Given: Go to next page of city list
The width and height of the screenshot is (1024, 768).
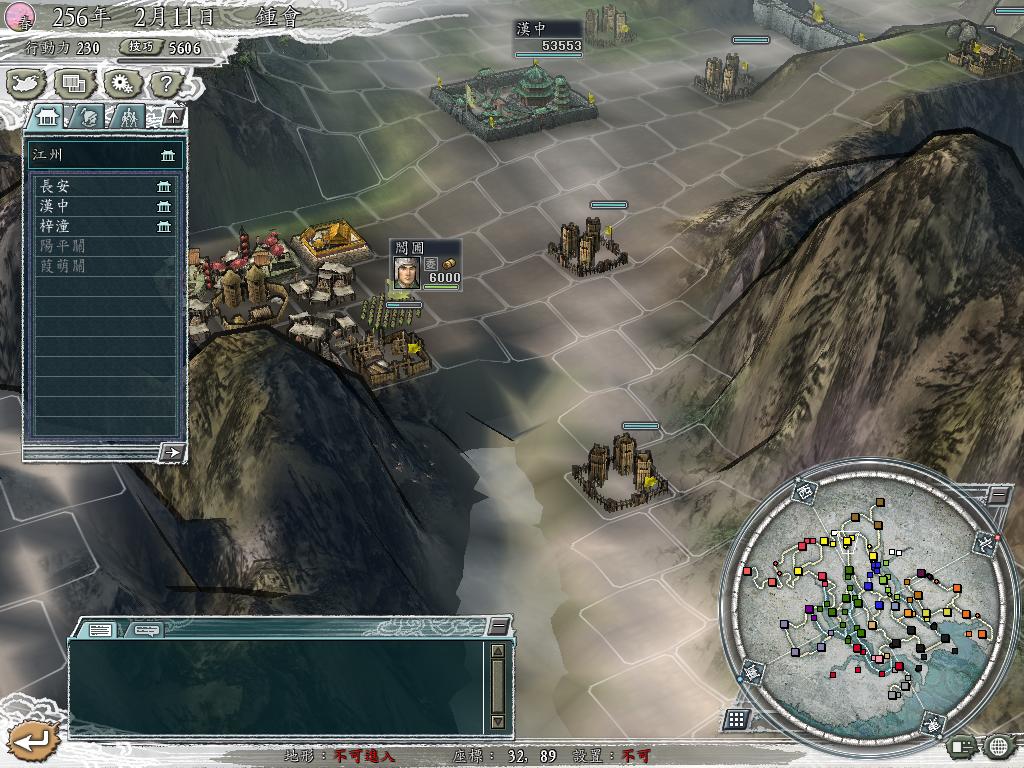Looking at the screenshot, I should [172, 452].
